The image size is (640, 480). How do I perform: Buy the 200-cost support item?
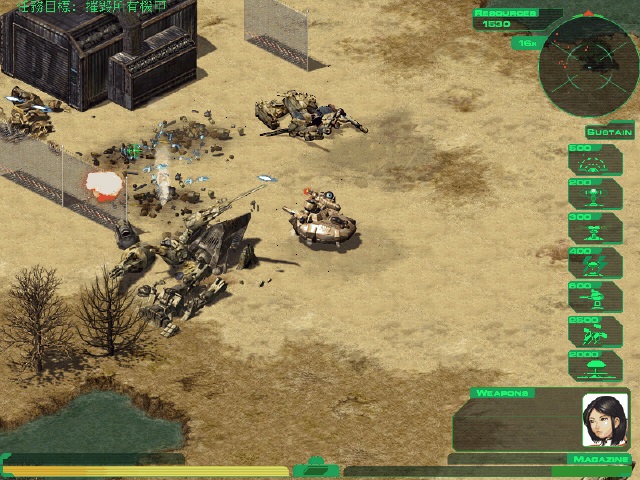(x=595, y=194)
